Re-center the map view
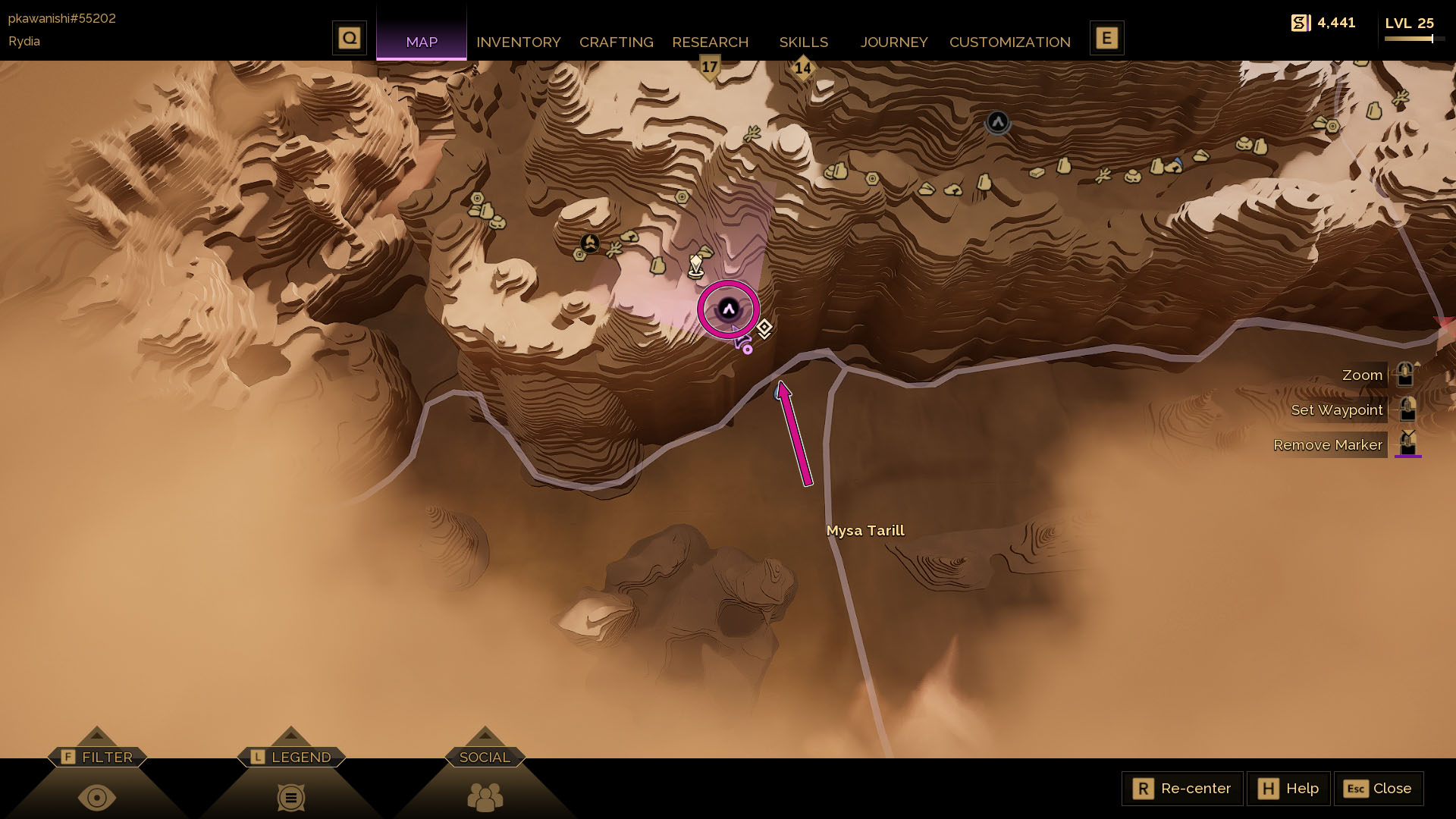Screen dimensions: 1456x819 (x=1182, y=789)
